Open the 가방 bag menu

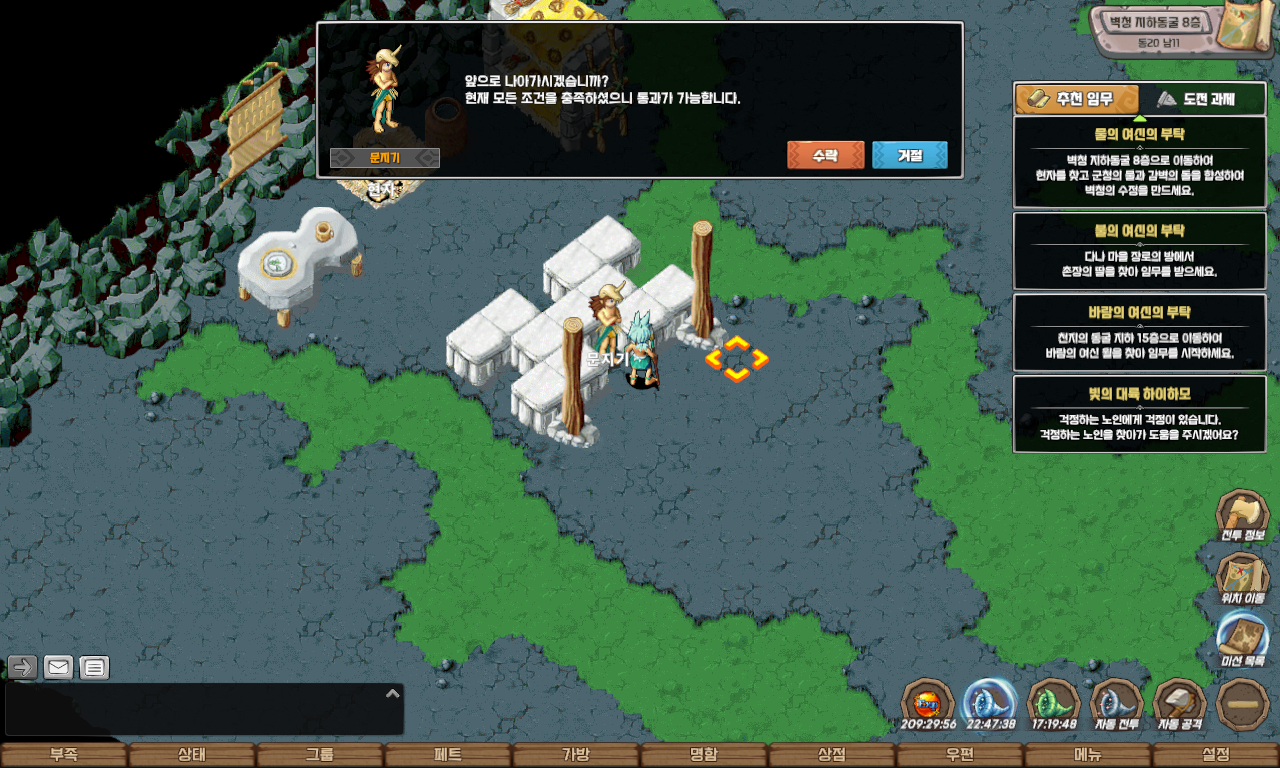pyautogui.click(x=576, y=755)
